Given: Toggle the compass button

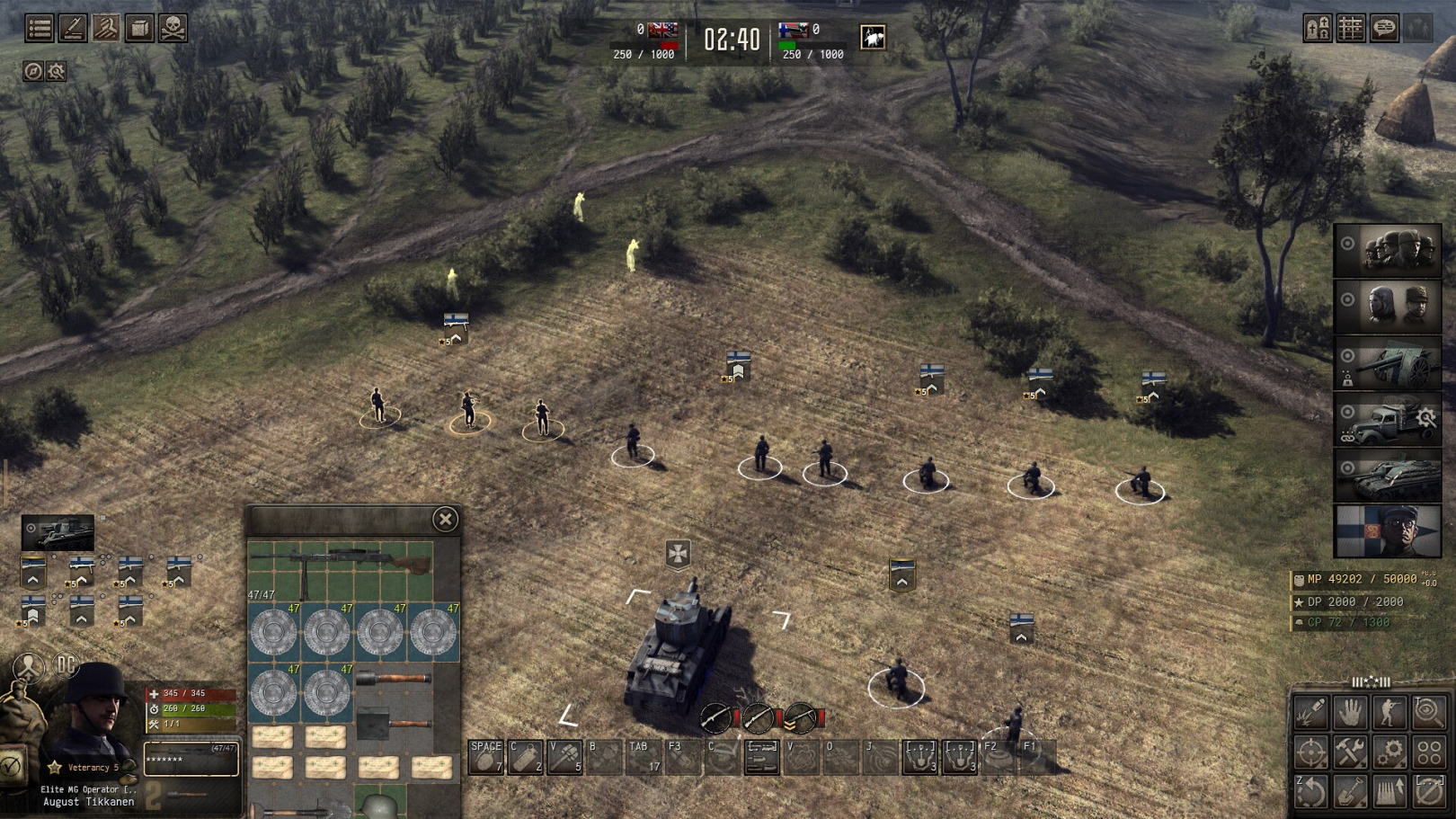Looking at the screenshot, I should pos(33,71).
